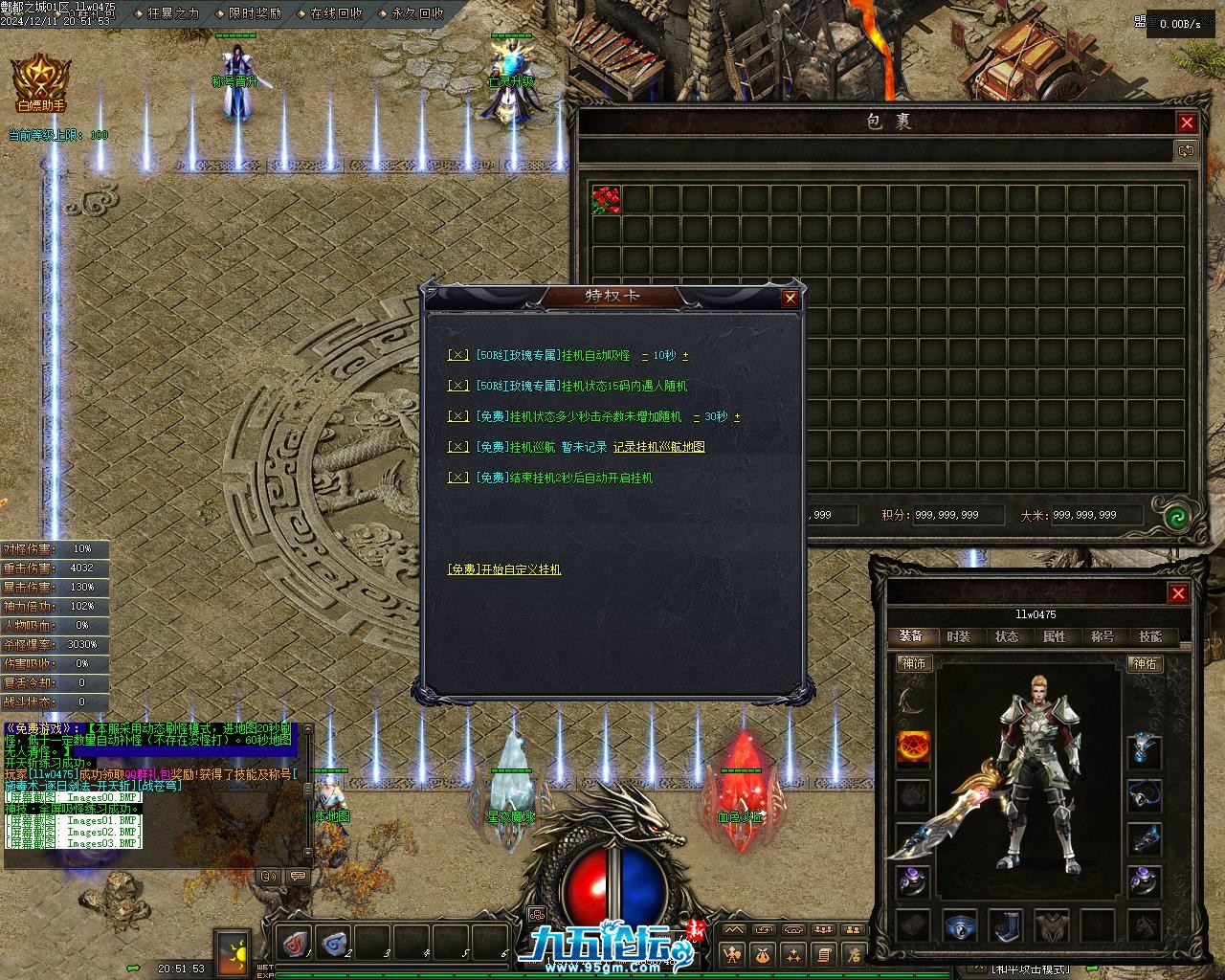Close the 特权卡 privilege card window
1225x980 pixels.
click(x=790, y=299)
